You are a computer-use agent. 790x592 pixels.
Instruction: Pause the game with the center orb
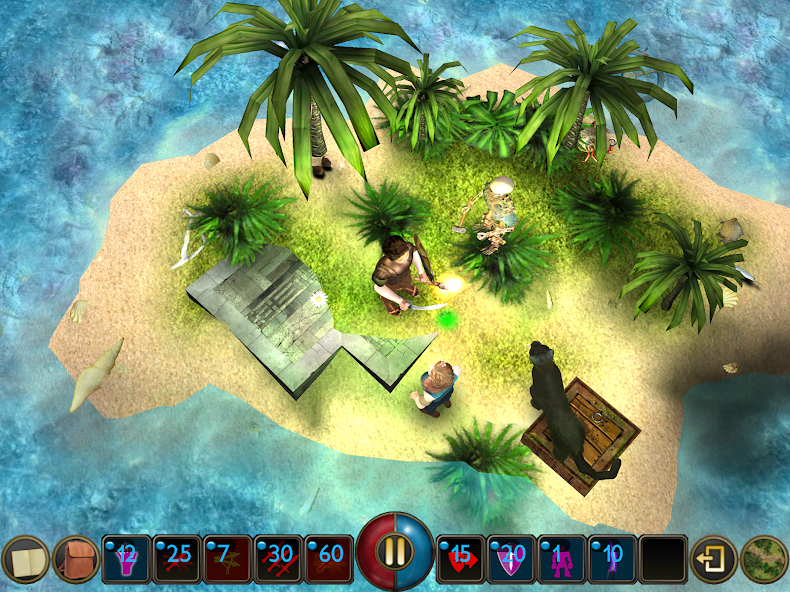396,551
